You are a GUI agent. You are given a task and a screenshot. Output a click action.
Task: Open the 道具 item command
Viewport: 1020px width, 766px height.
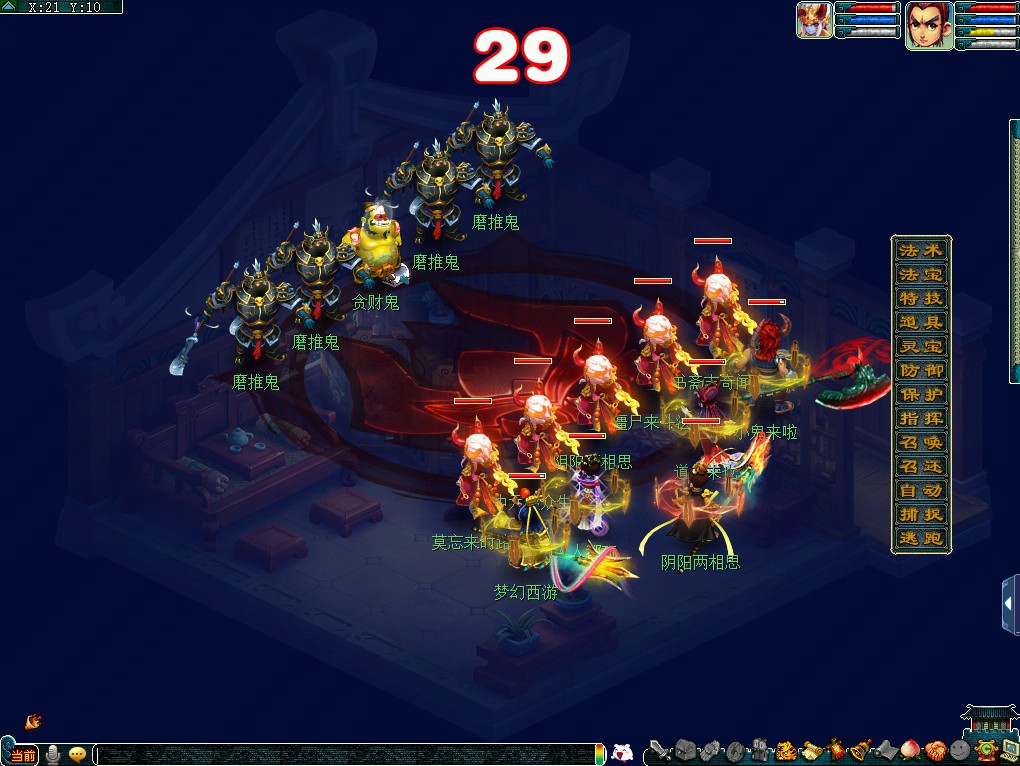920,323
